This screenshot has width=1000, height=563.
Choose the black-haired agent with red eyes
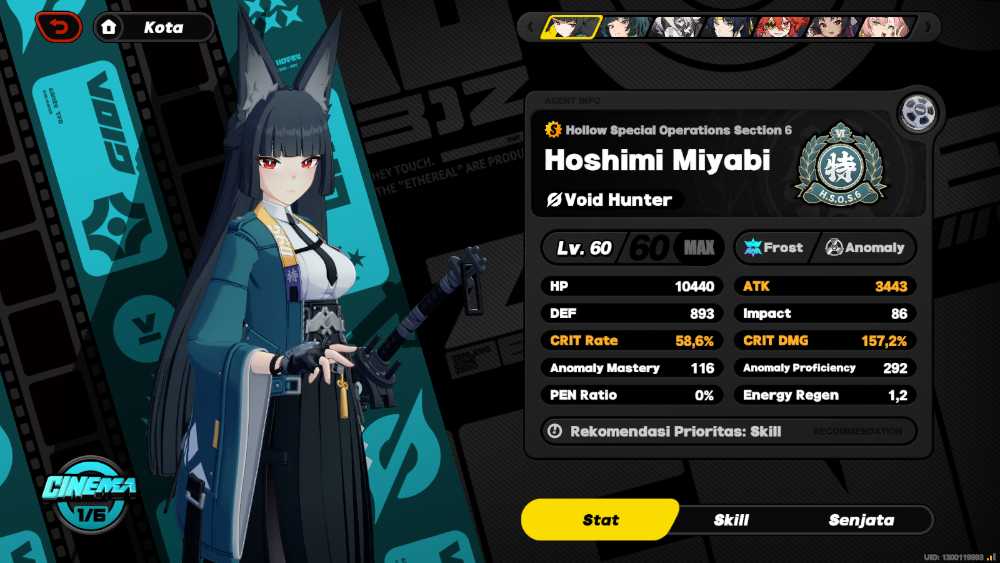click(x=829, y=27)
